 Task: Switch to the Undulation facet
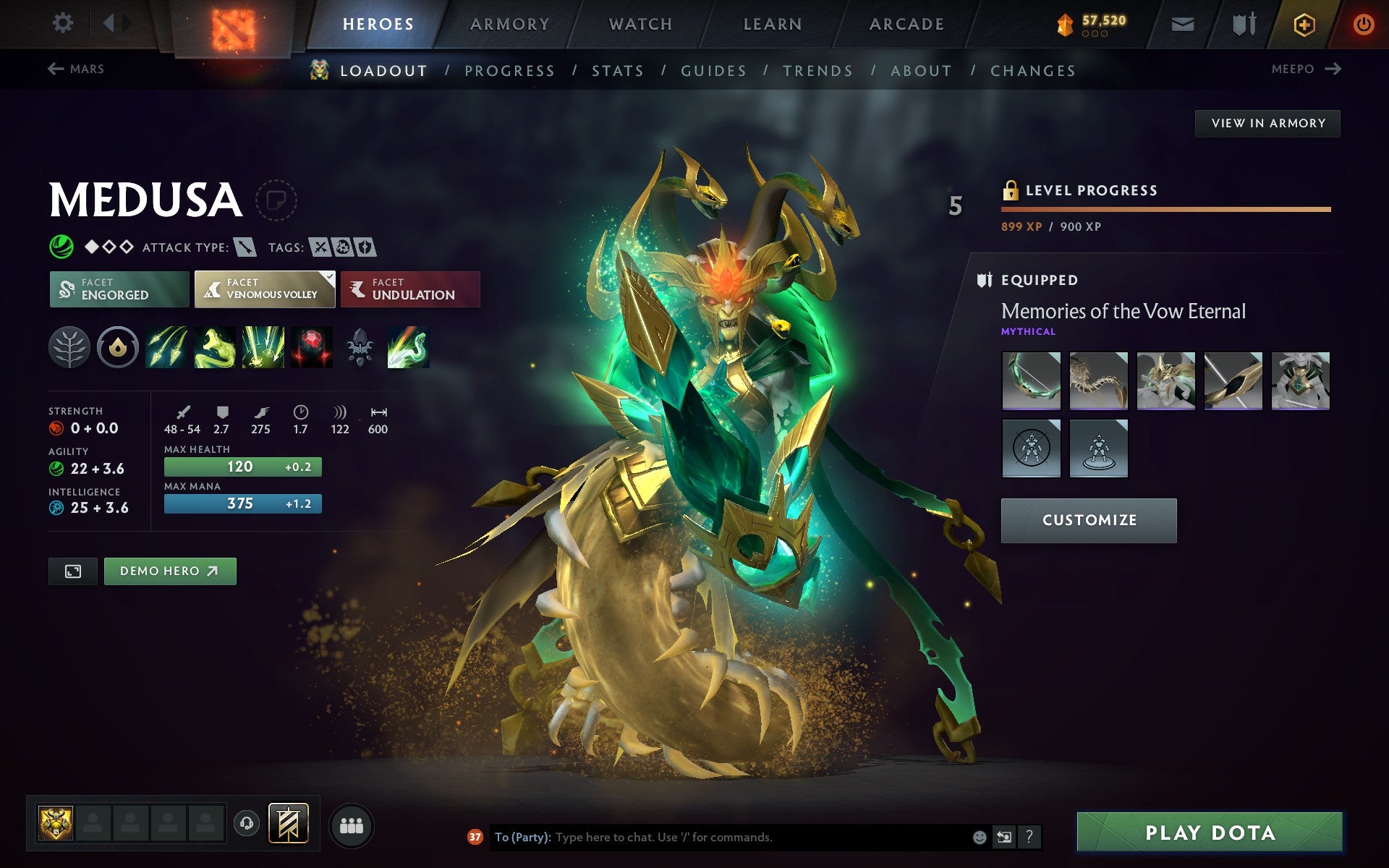point(409,289)
